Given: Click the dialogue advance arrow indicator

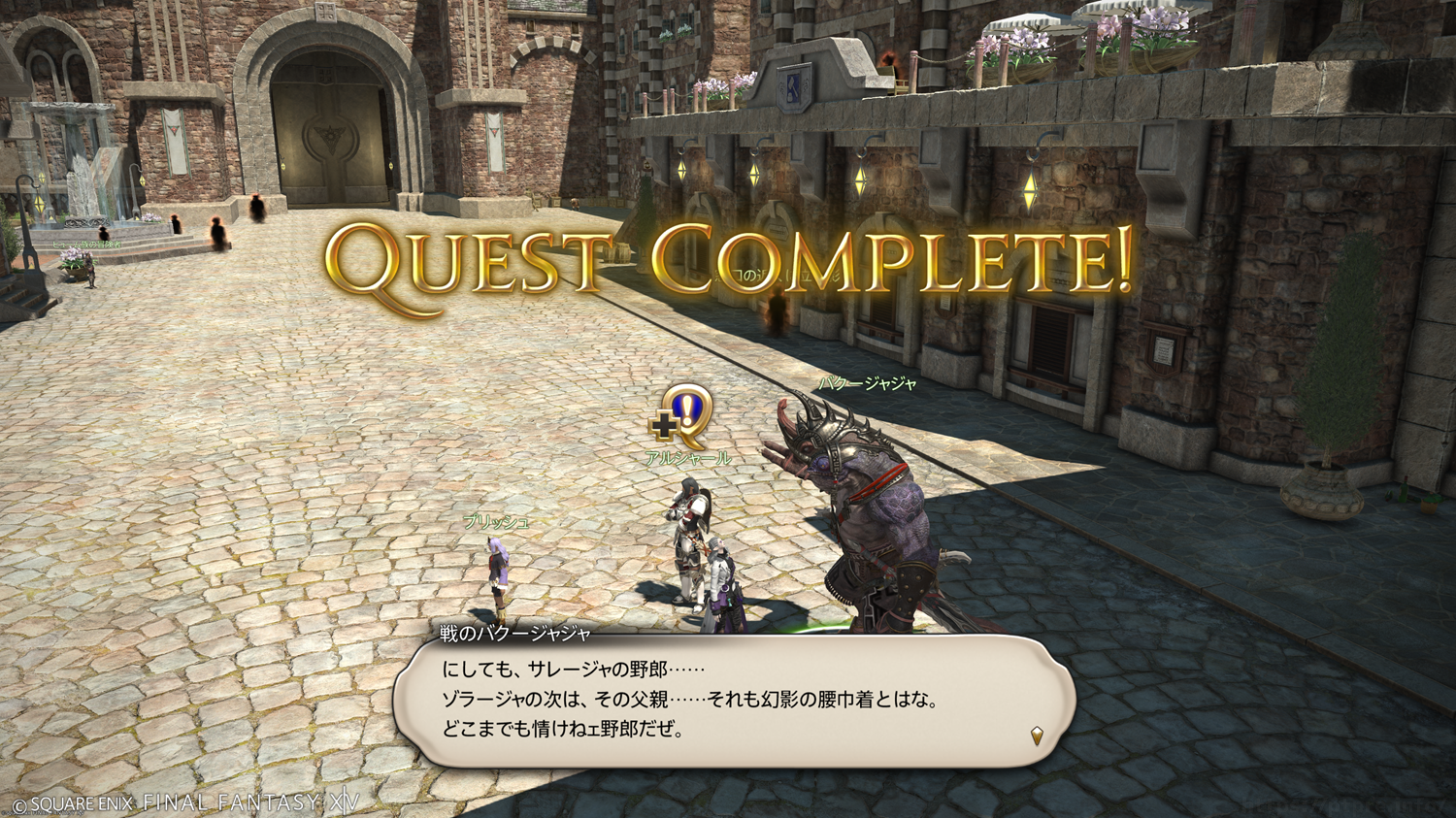Looking at the screenshot, I should tap(1037, 736).
